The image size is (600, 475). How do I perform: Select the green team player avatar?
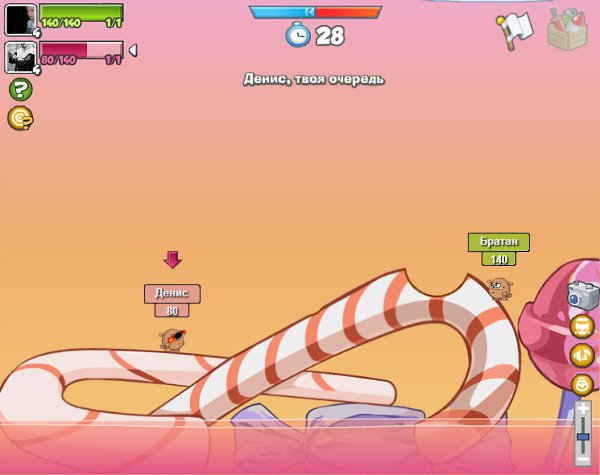(20, 20)
